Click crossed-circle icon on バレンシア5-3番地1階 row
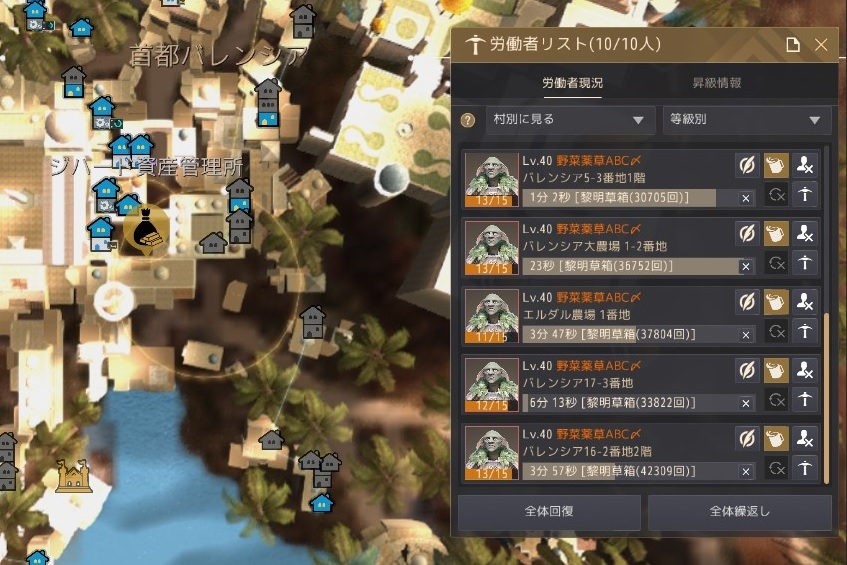Viewport: 847px width, 565px height. click(x=746, y=165)
